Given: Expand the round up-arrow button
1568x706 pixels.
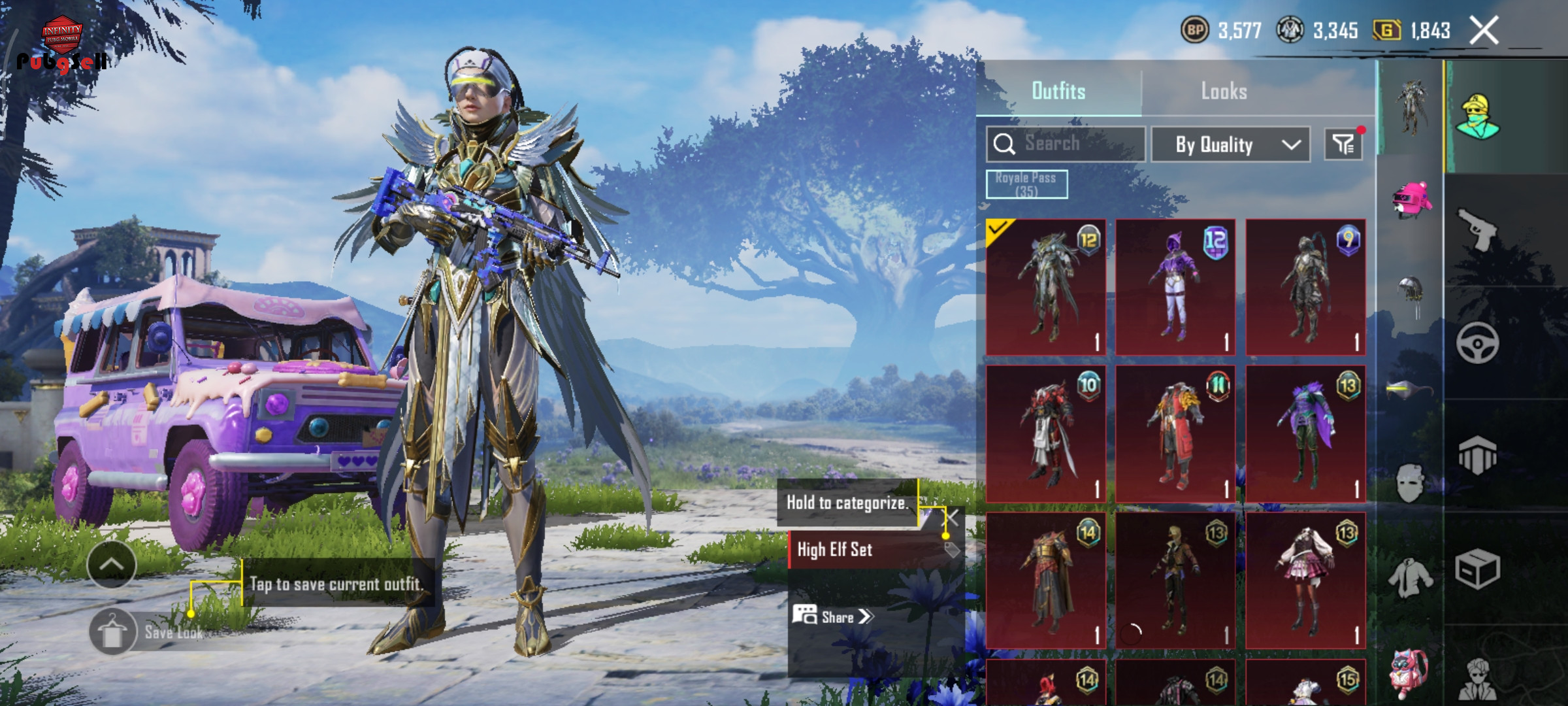Looking at the screenshot, I should (111, 565).
